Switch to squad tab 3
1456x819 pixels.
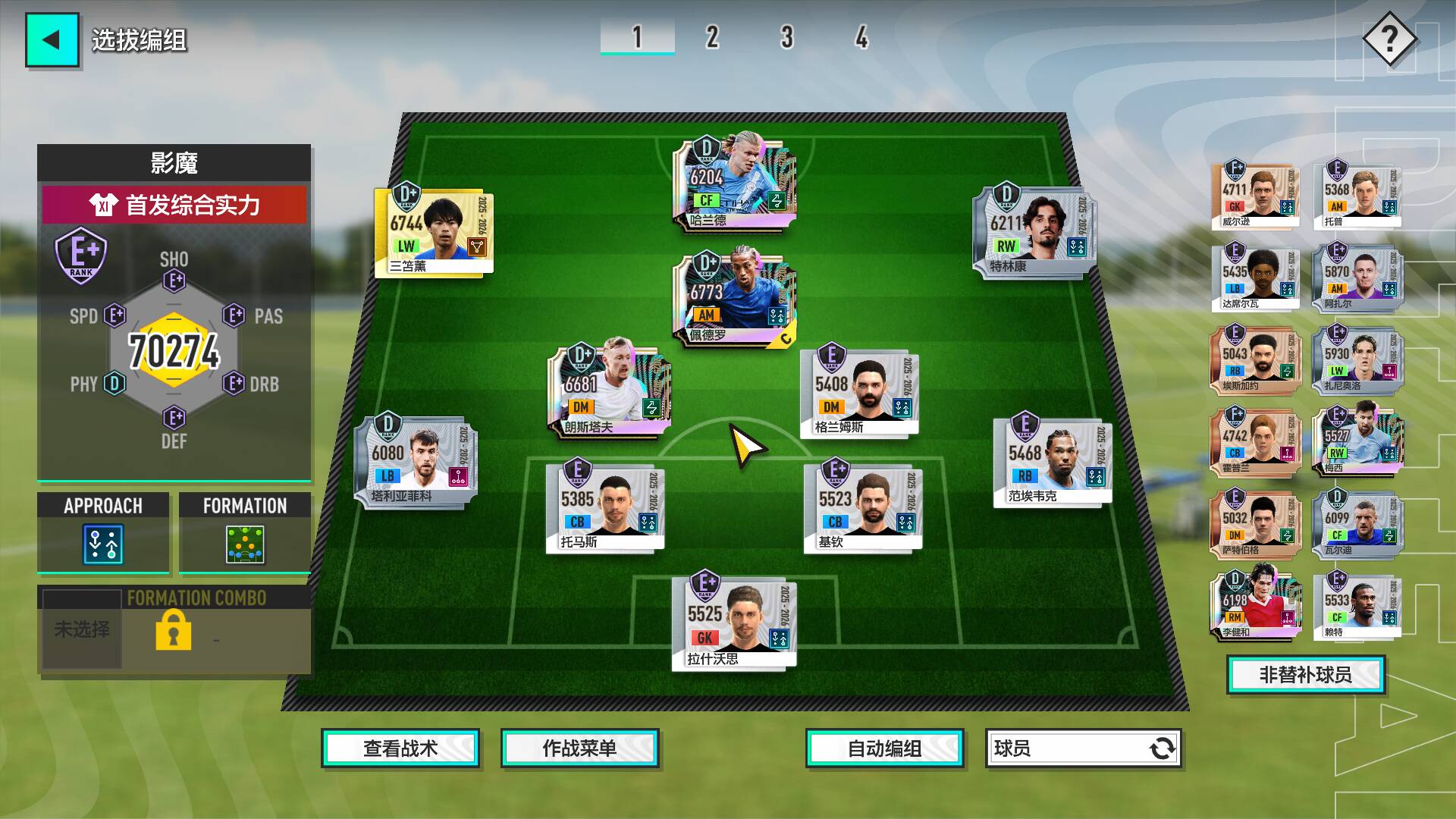tap(786, 37)
